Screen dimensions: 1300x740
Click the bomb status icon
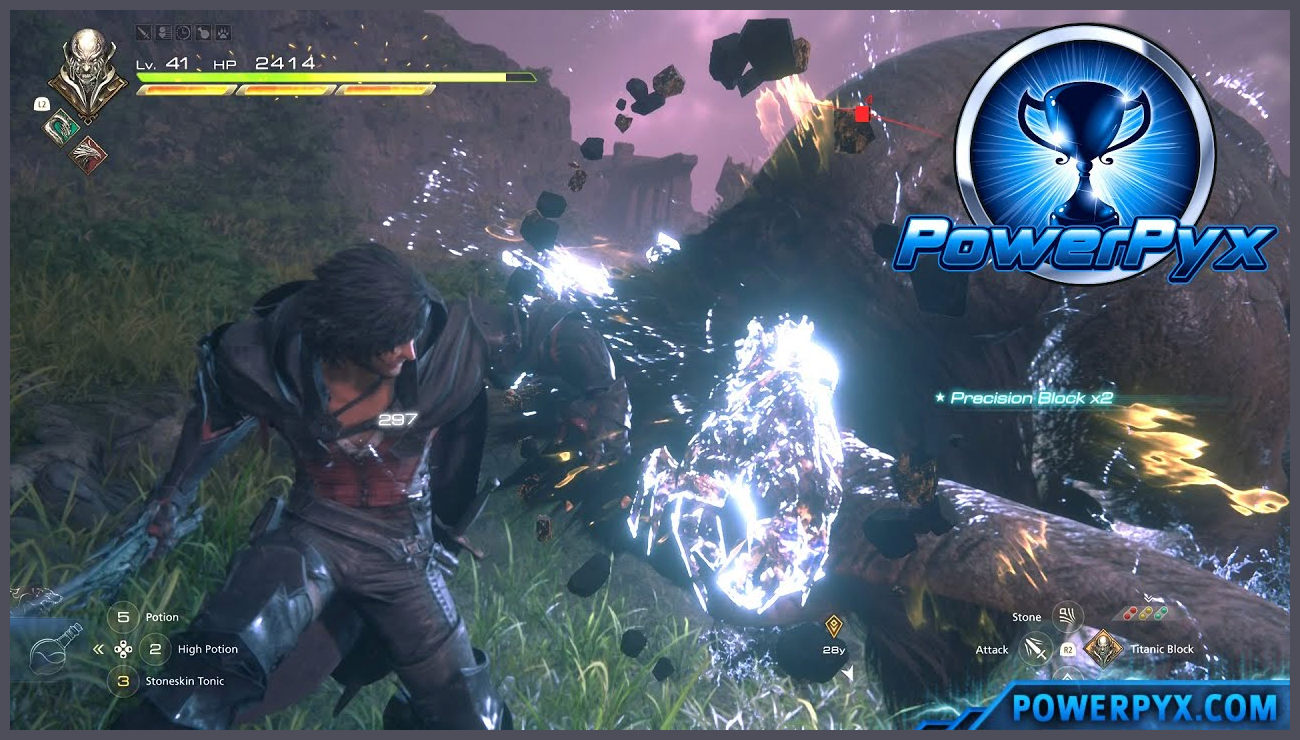tap(202, 34)
